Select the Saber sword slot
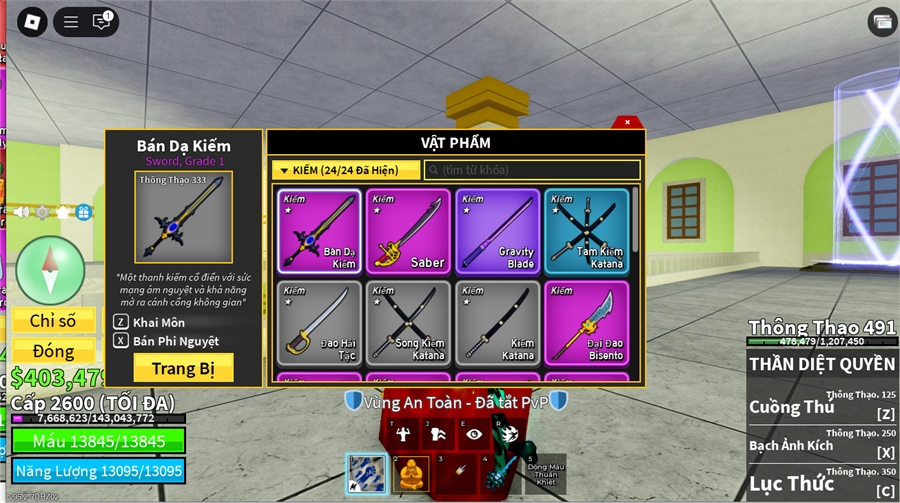Image resolution: width=900 pixels, height=503 pixels. tap(408, 231)
